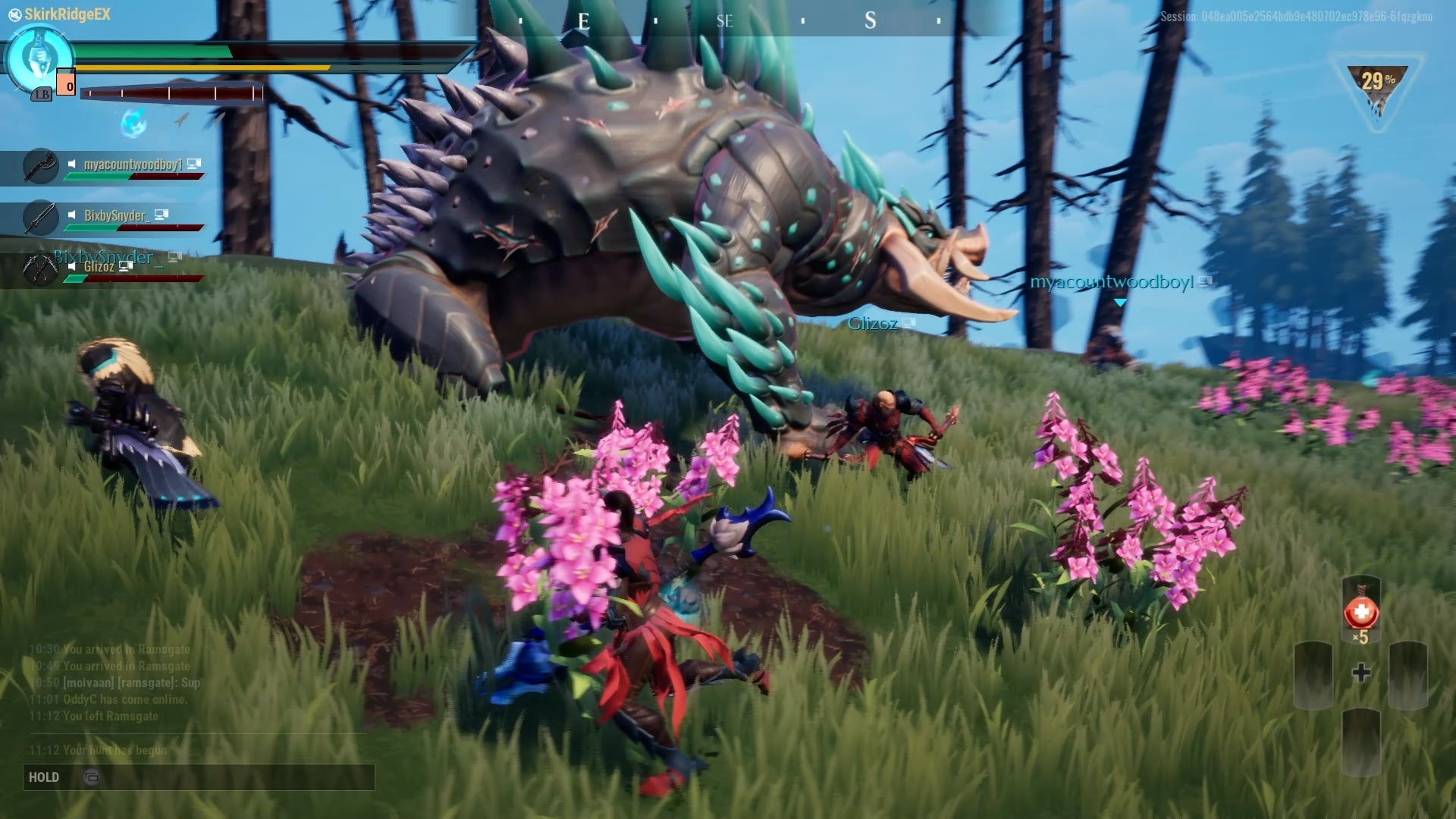Click BixbySnyder_'s sword weapon icon
Image resolution: width=1456 pixels, height=819 pixels.
[x=40, y=216]
